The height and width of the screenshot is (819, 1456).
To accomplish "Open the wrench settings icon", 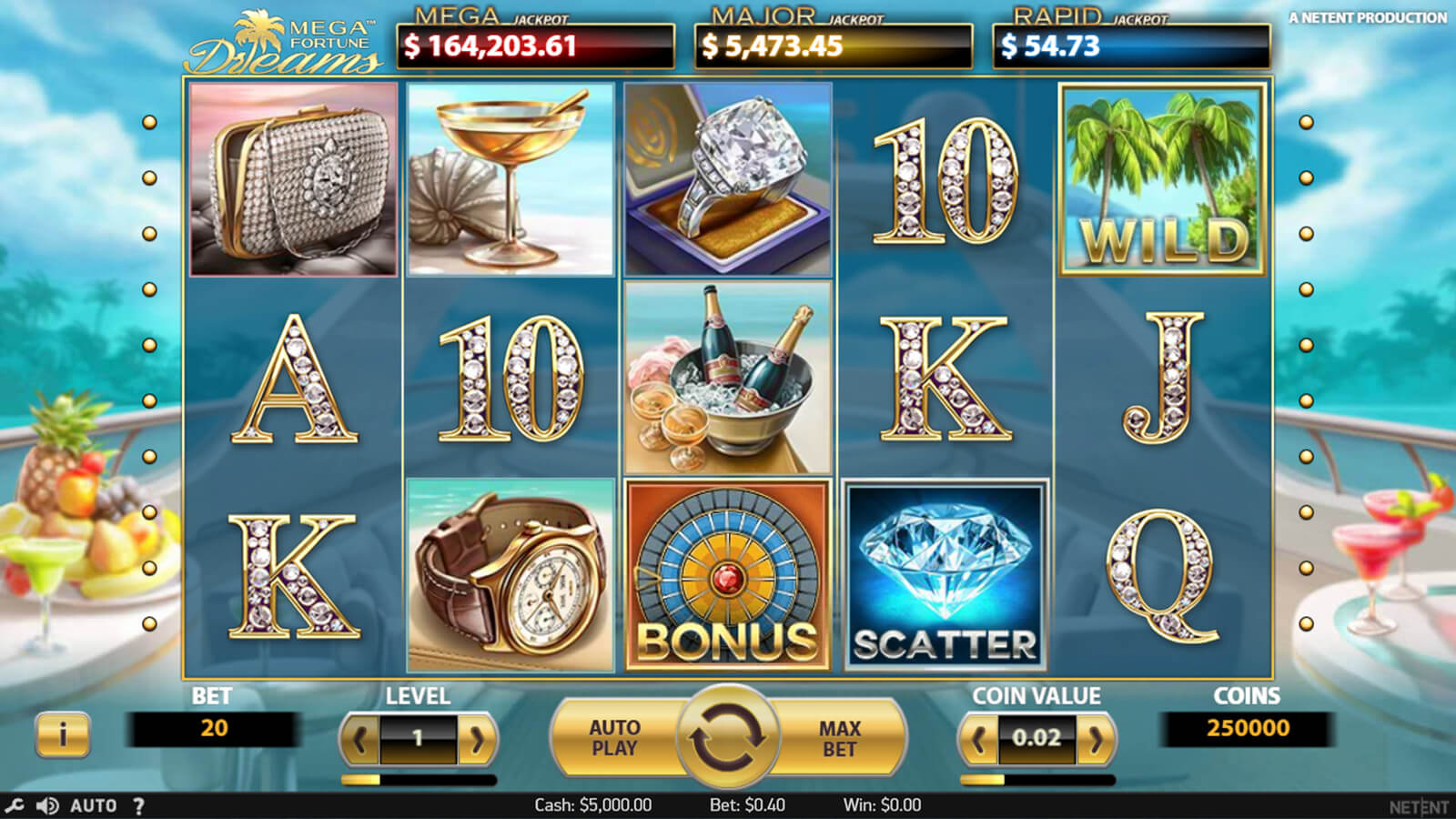I will pos(14,805).
